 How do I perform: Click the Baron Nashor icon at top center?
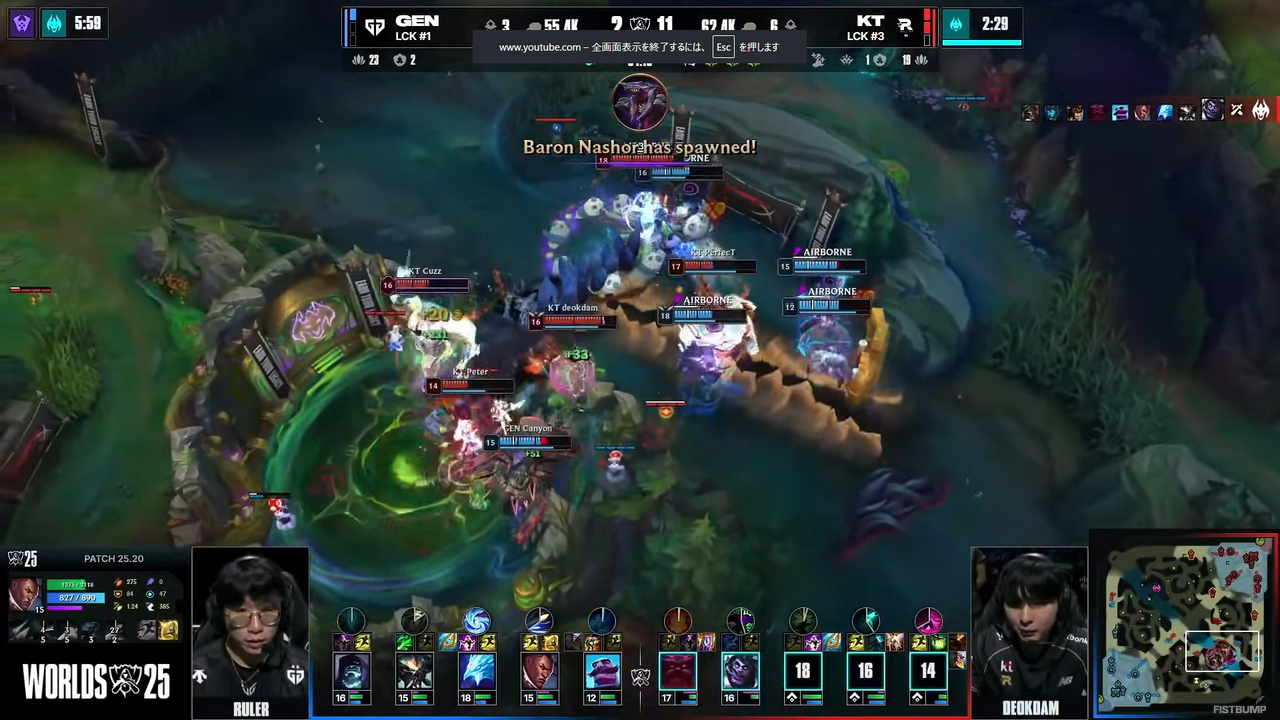point(640,100)
